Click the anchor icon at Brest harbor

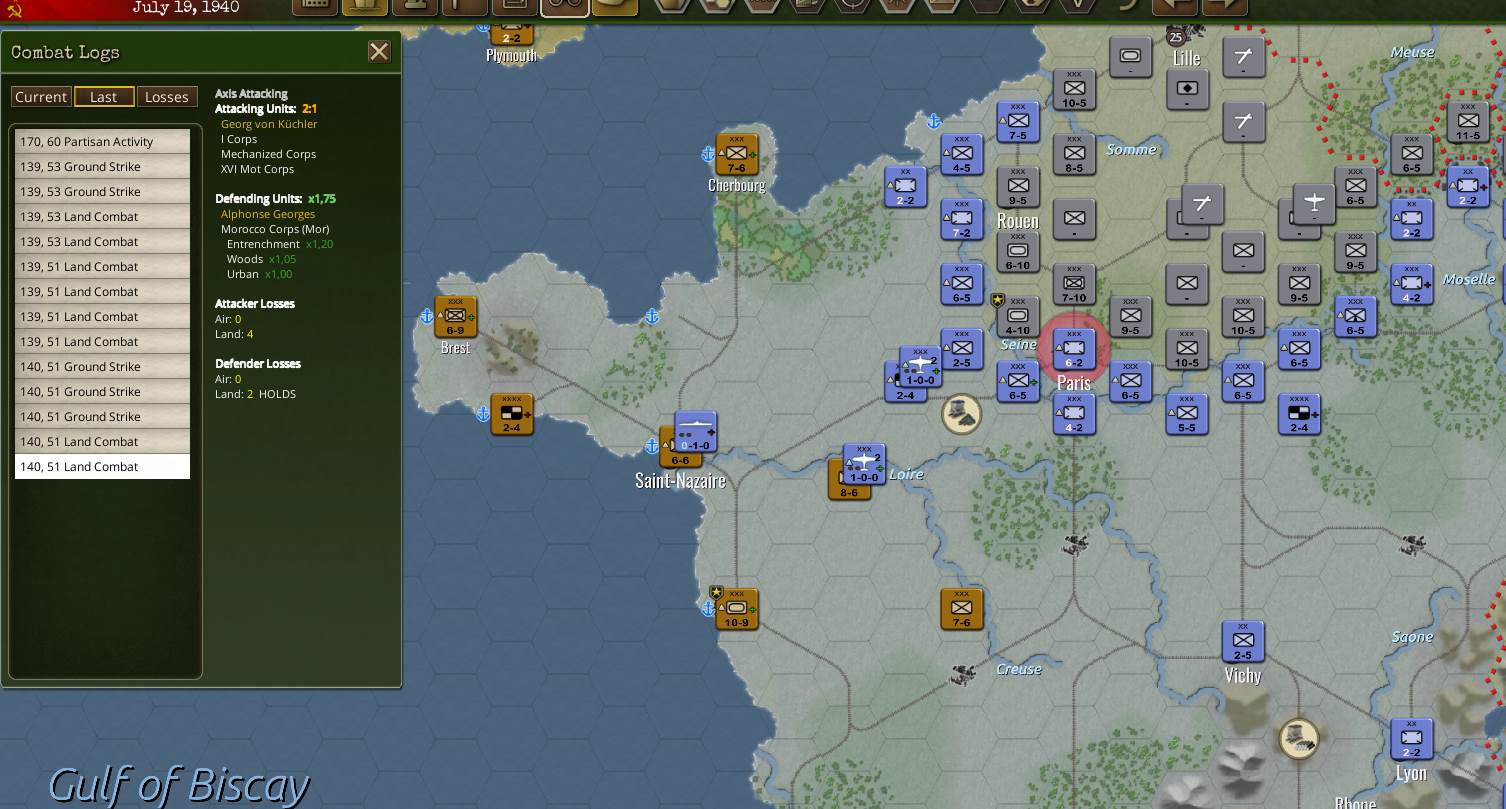point(426,315)
